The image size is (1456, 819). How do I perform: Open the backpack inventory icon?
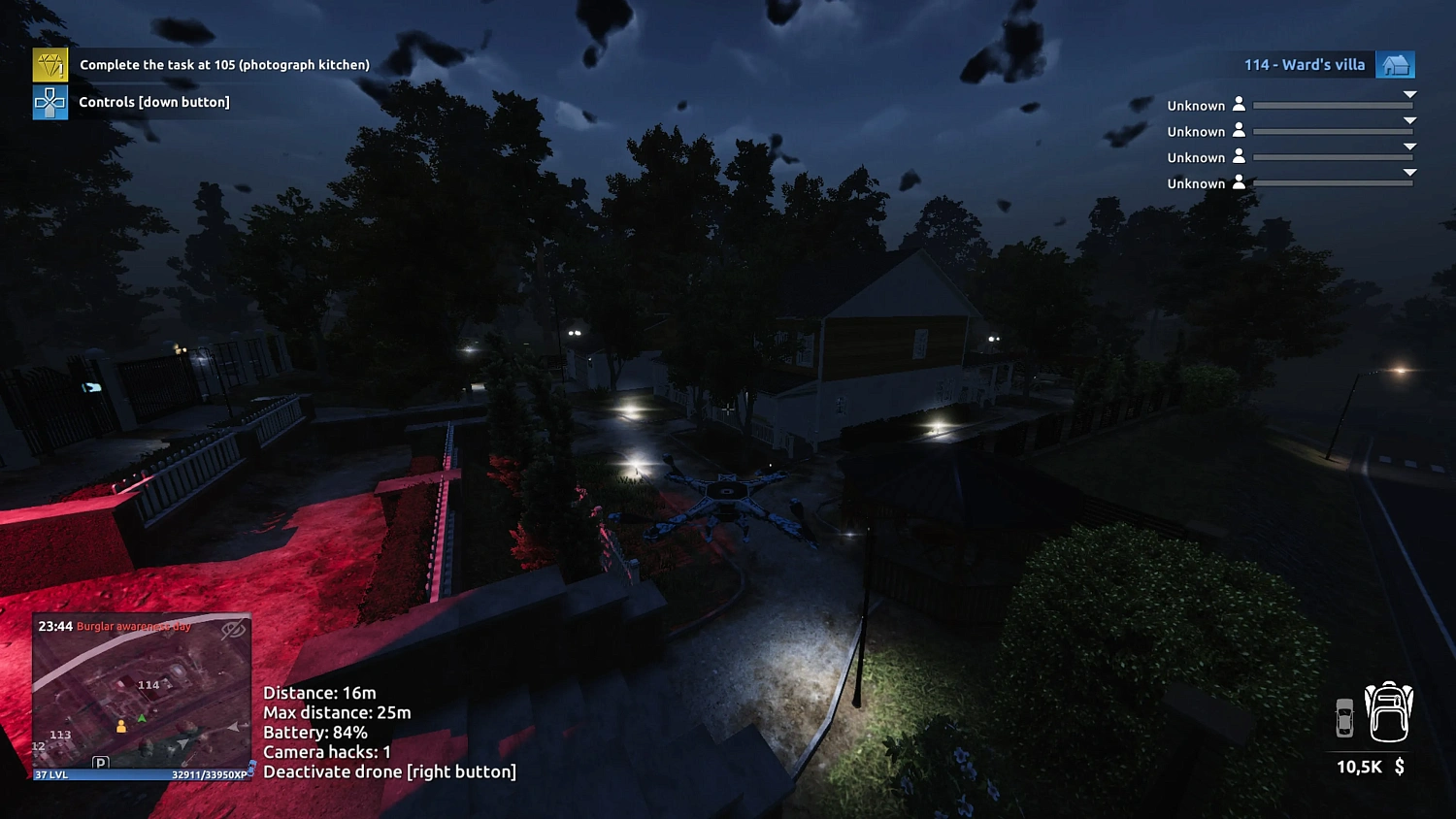pos(1390,714)
